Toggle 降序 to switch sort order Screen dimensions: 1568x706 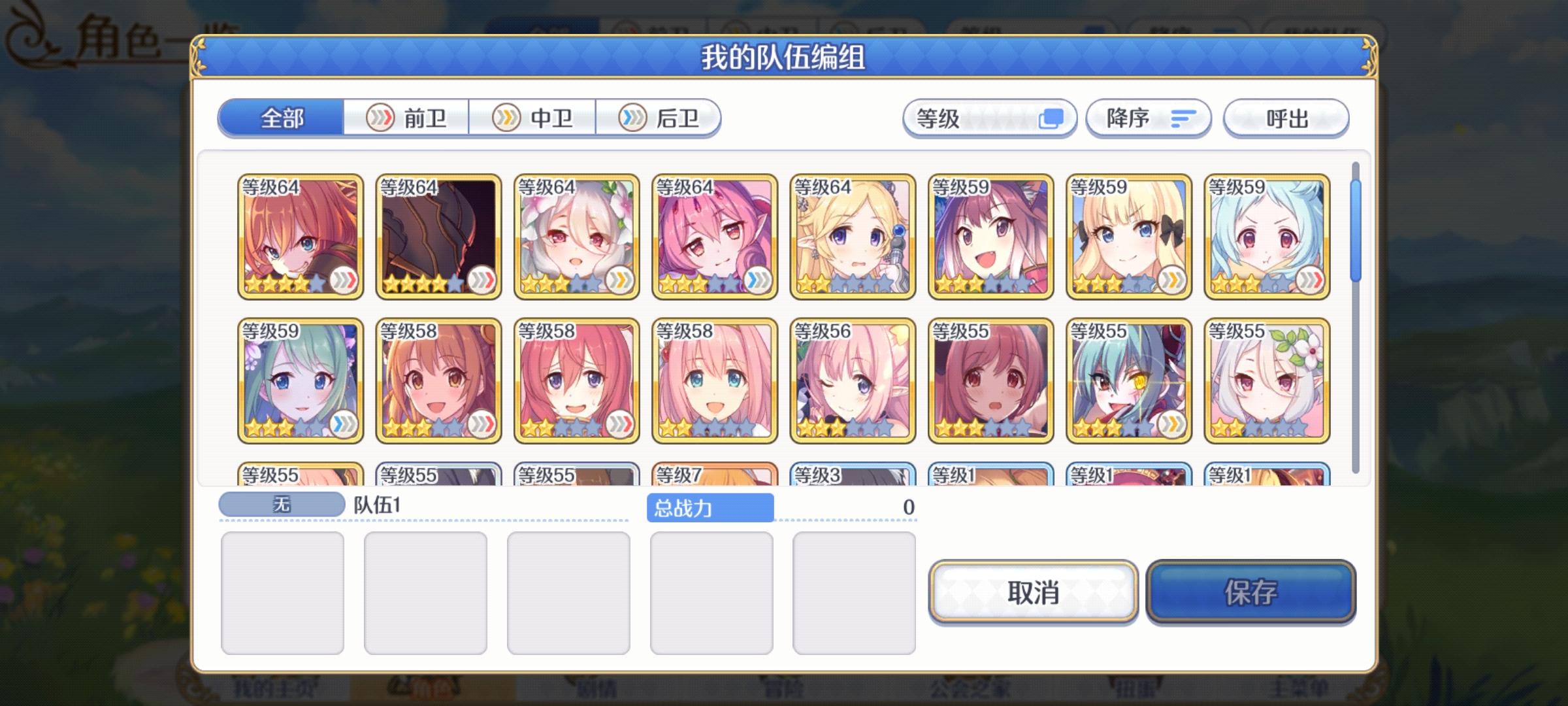(x=1149, y=118)
